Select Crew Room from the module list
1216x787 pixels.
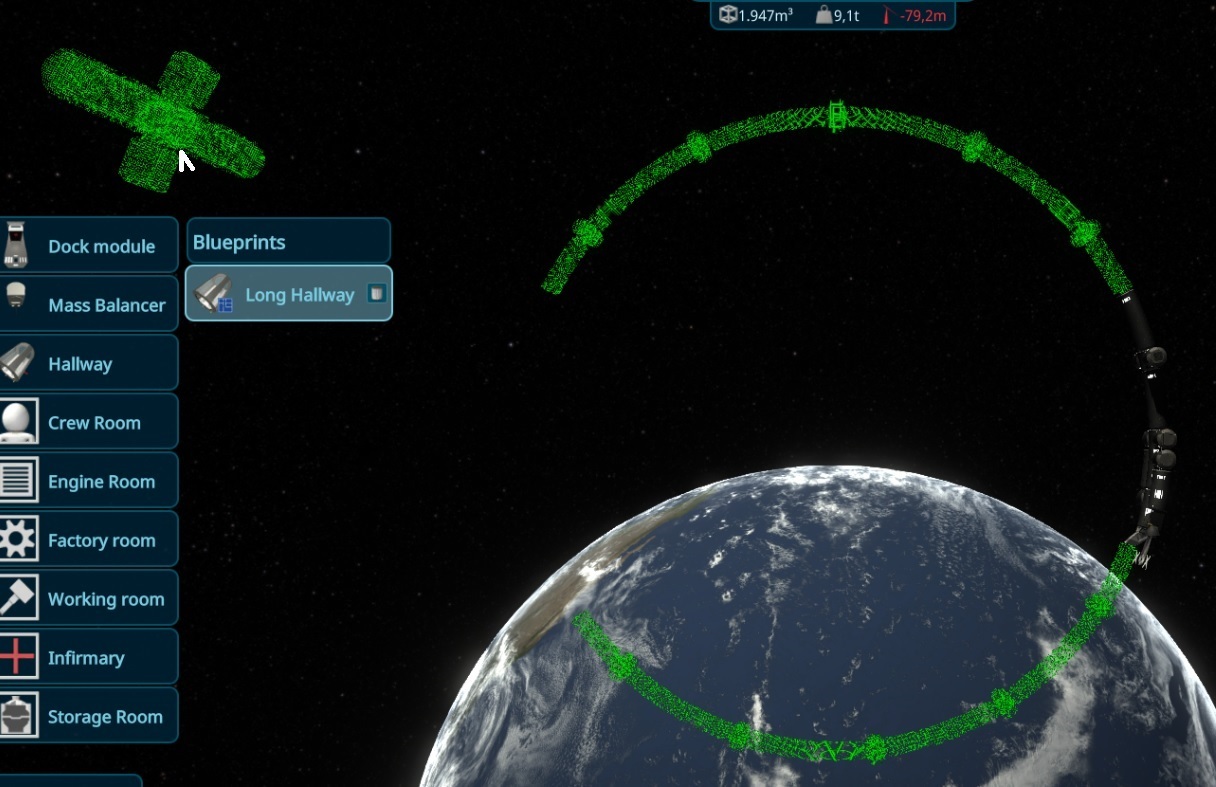pyautogui.click(x=89, y=423)
